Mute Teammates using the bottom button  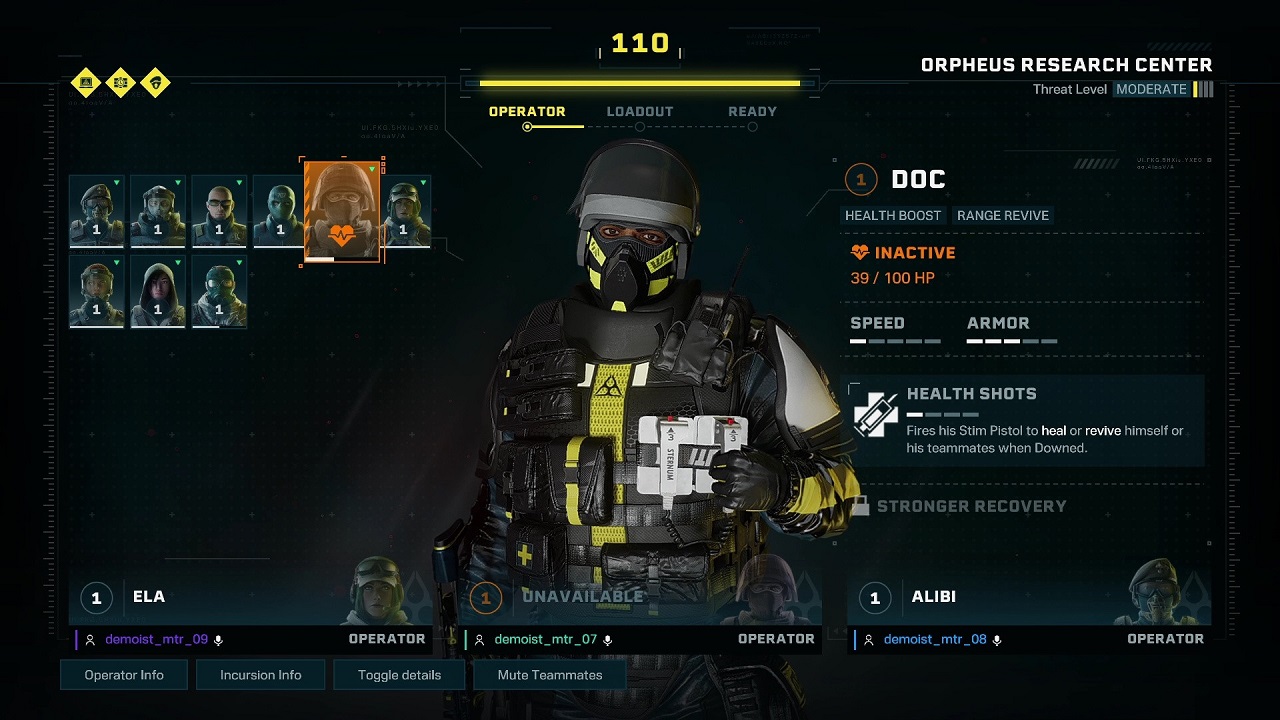(550, 675)
